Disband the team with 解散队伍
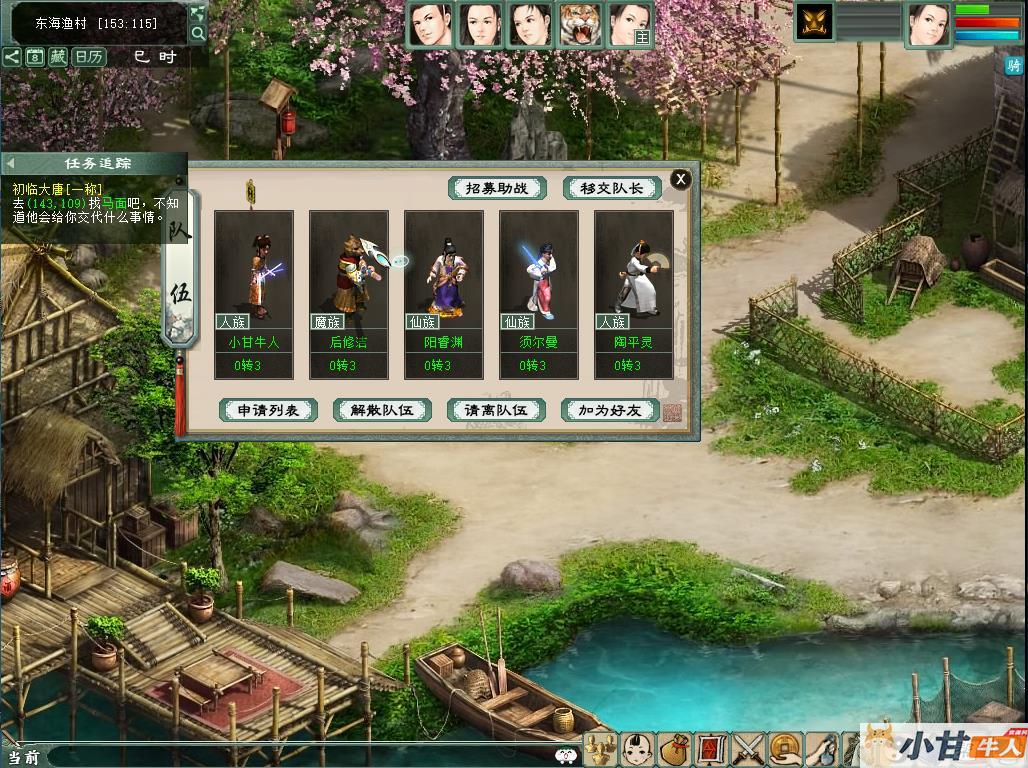Viewport: 1028px width, 768px height. [382, 410]
